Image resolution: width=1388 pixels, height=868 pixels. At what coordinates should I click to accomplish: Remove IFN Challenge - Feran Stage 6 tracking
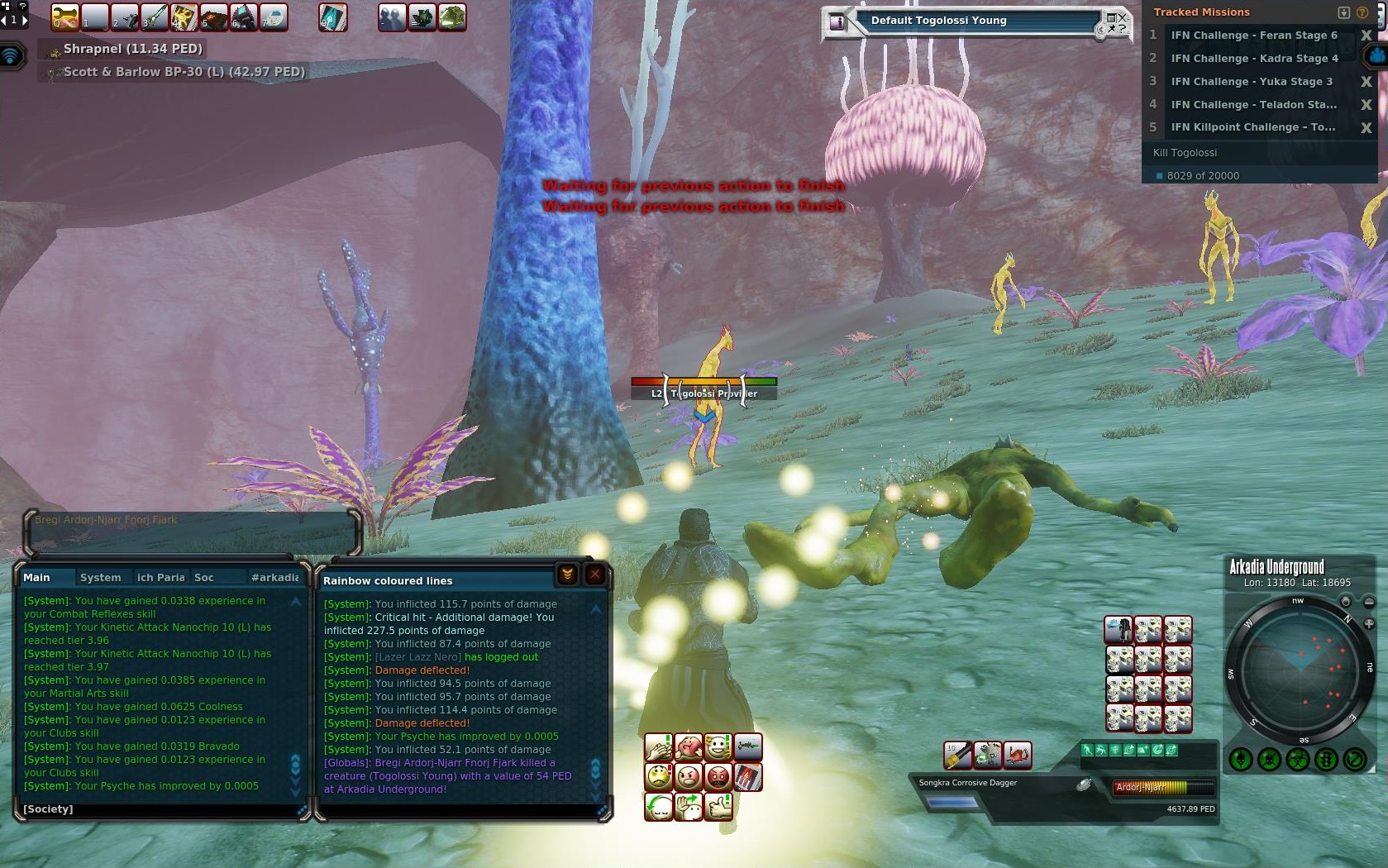pos(1366,36)
